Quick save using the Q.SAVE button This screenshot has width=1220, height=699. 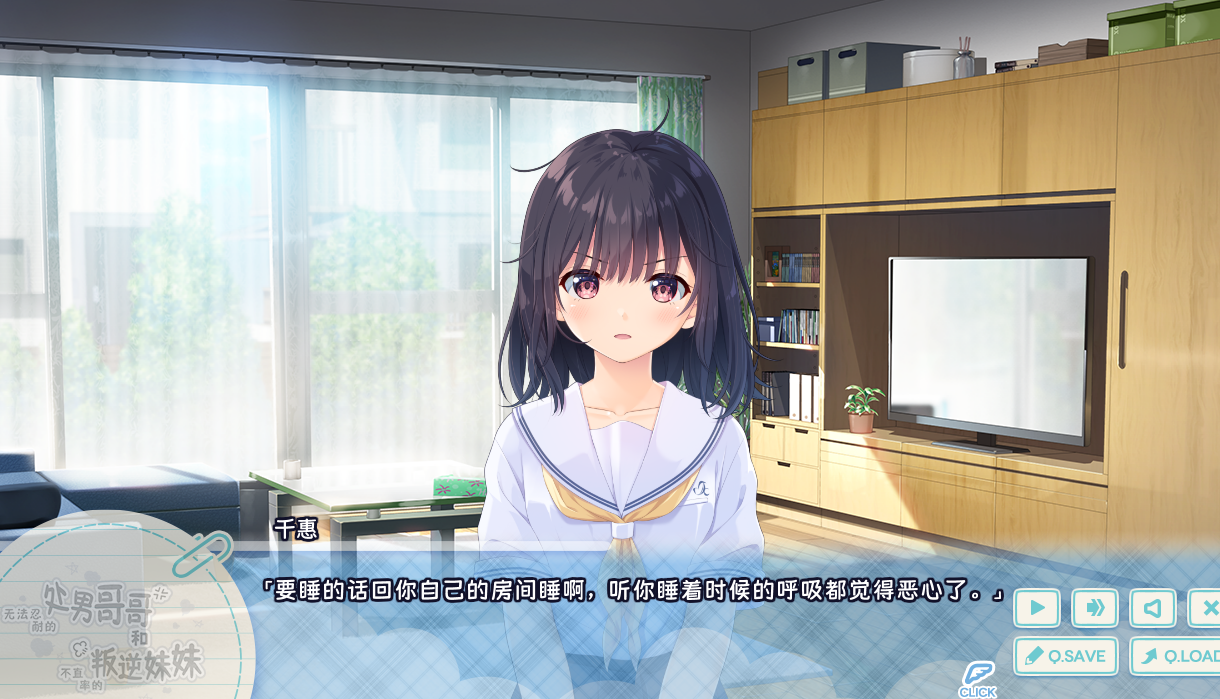pos(1066,656)
